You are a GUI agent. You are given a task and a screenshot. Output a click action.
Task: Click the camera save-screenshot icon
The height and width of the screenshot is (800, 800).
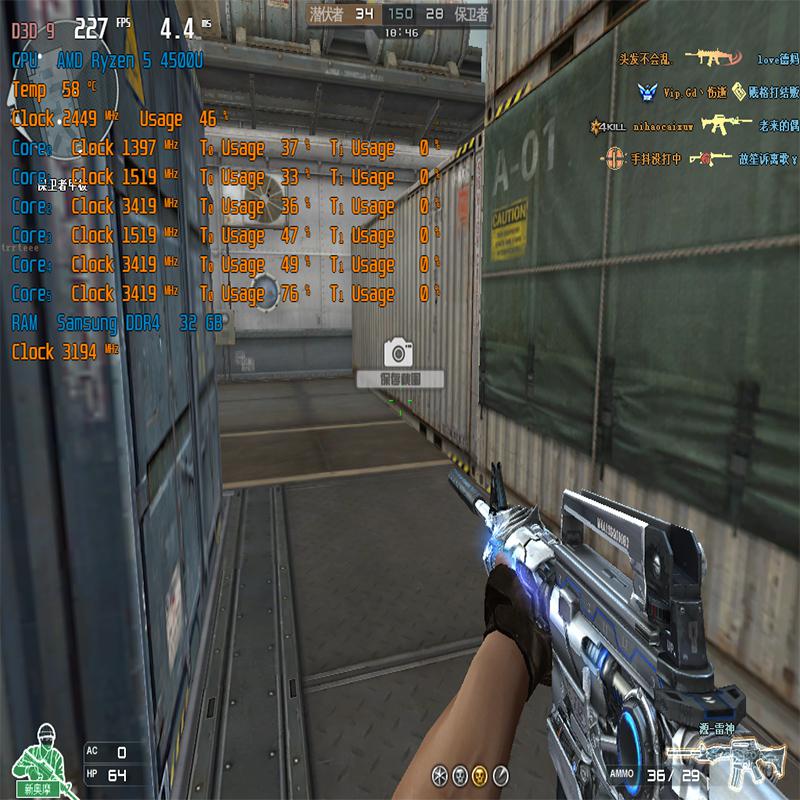tap(399, 352)
